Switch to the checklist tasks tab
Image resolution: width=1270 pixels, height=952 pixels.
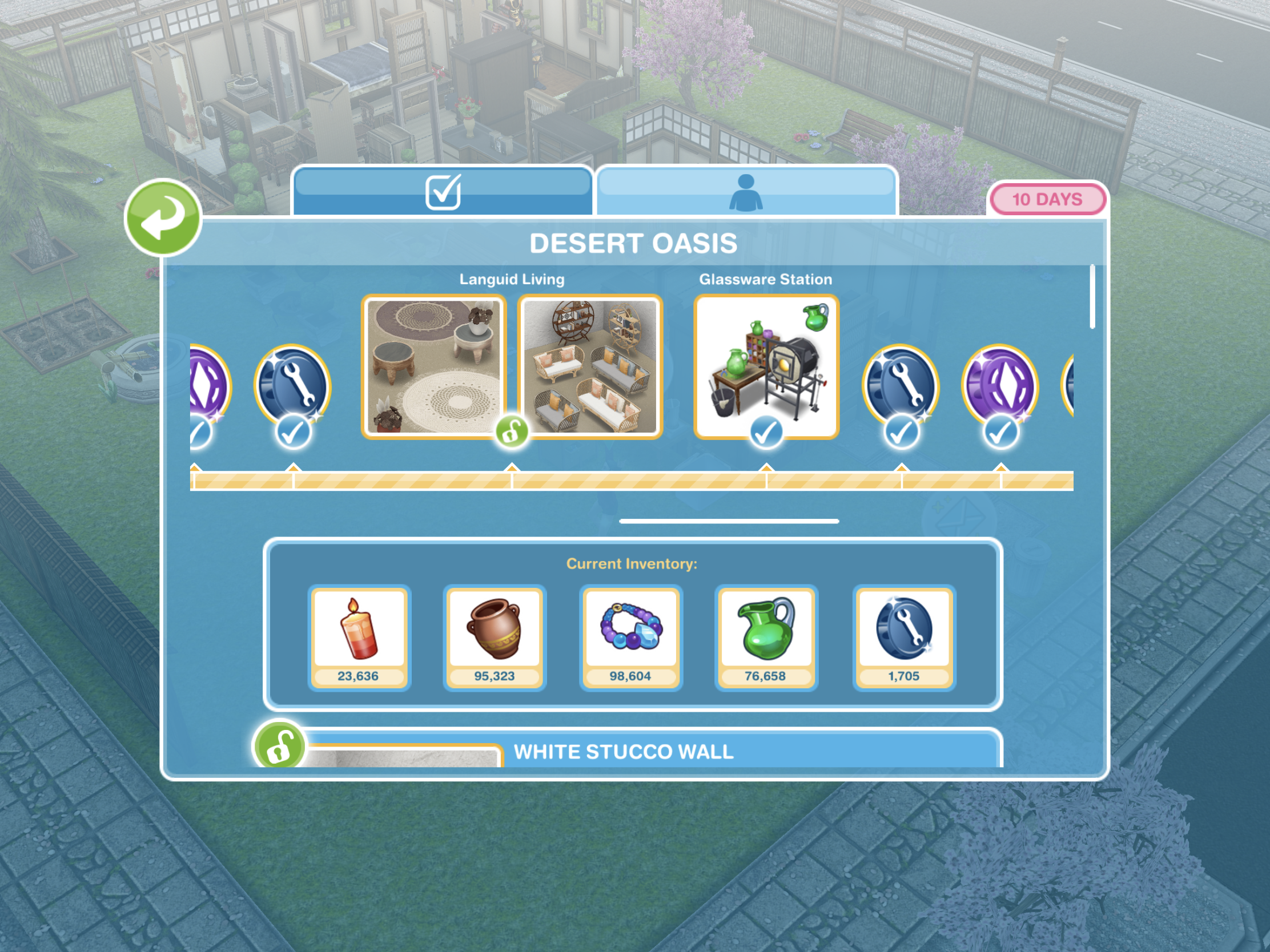(x=442, y=191)
